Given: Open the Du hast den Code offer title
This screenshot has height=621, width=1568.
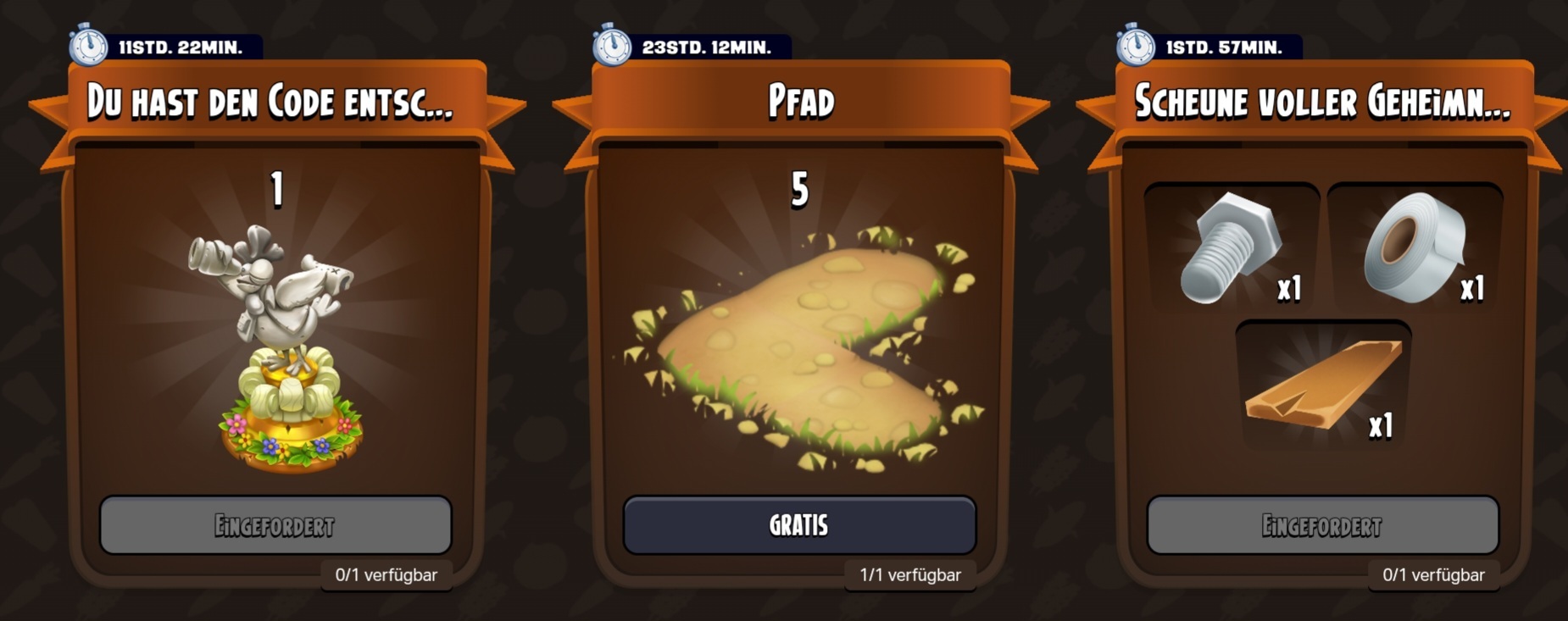Looking at the screenshot, I should 271,103.
